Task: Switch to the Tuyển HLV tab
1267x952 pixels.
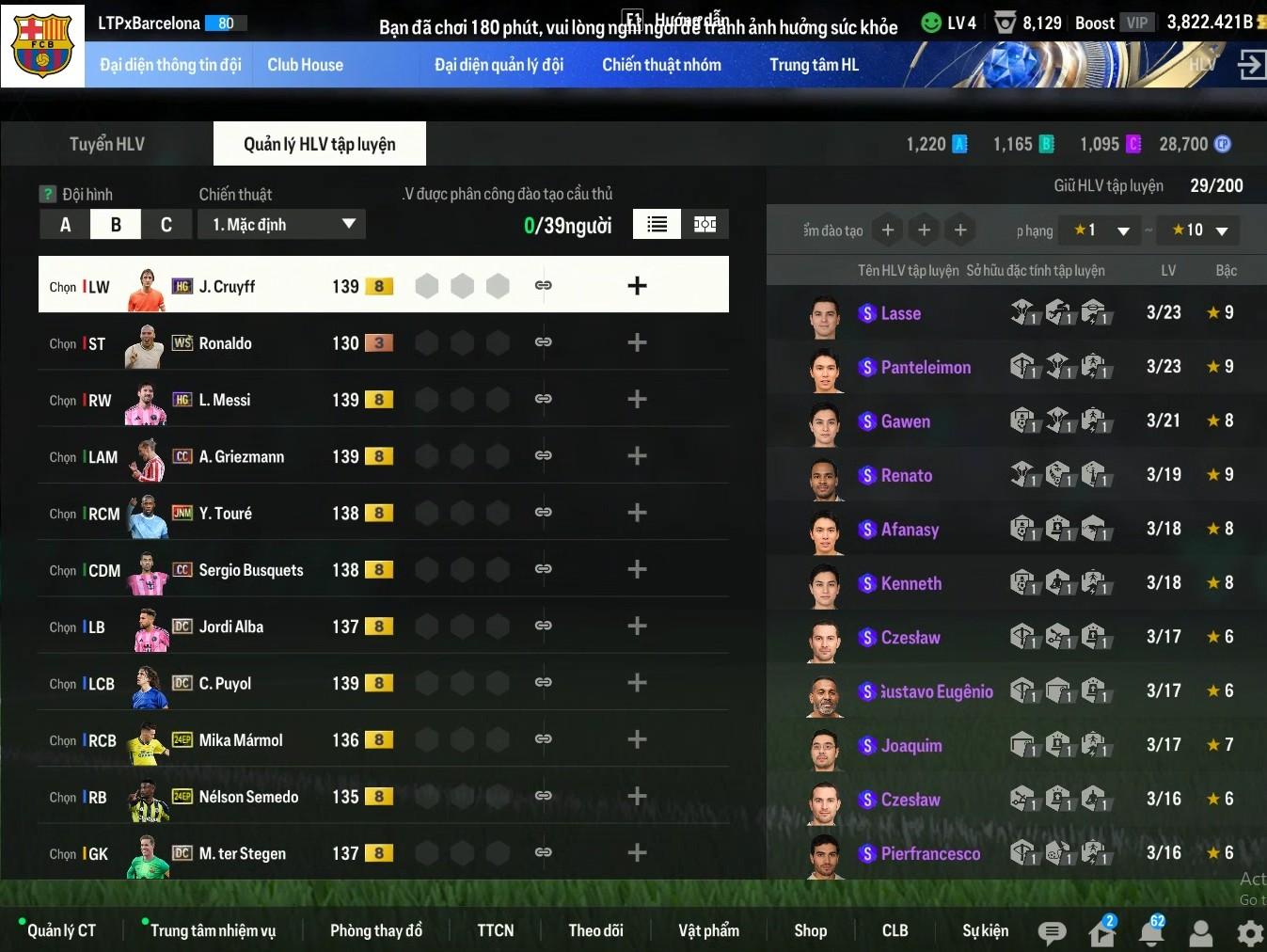Action: [x=107, y=144]
